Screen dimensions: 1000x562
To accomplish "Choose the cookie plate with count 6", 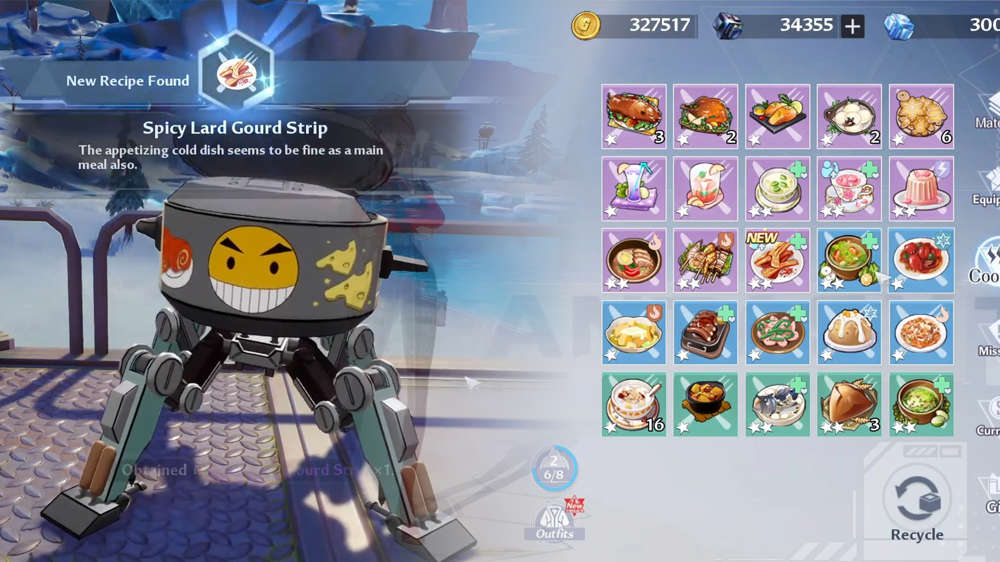I will pyautogui.click(x=921, y=116).
